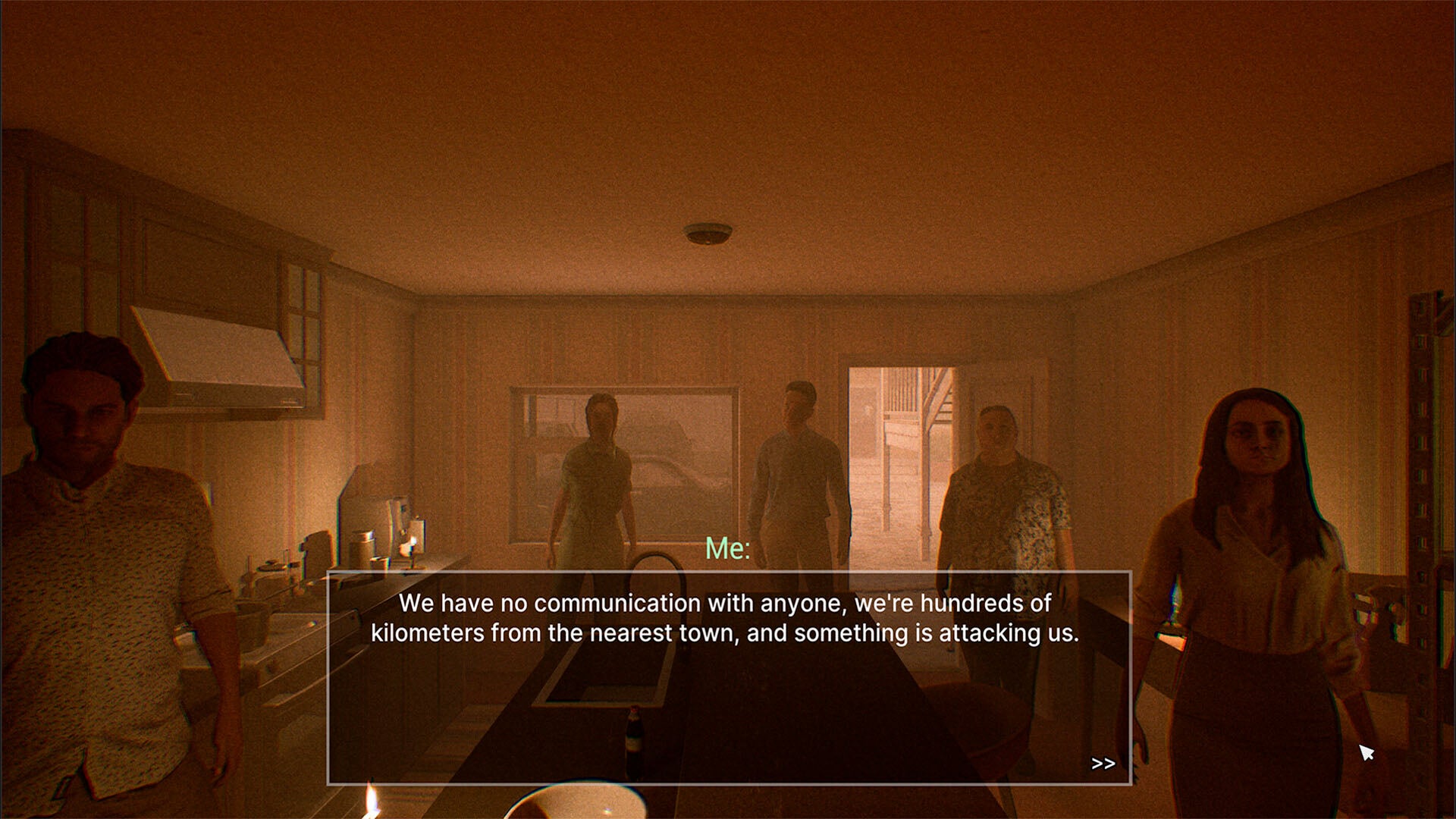1456x819 pixels.
Task: Select the speaker label "Me:"
Action: [726, 549]
